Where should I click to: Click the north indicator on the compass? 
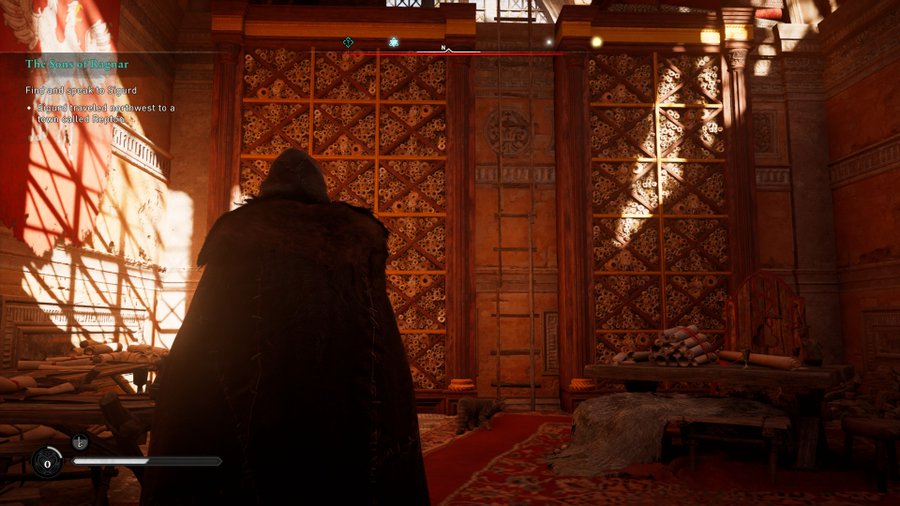[x=445, y=46]
